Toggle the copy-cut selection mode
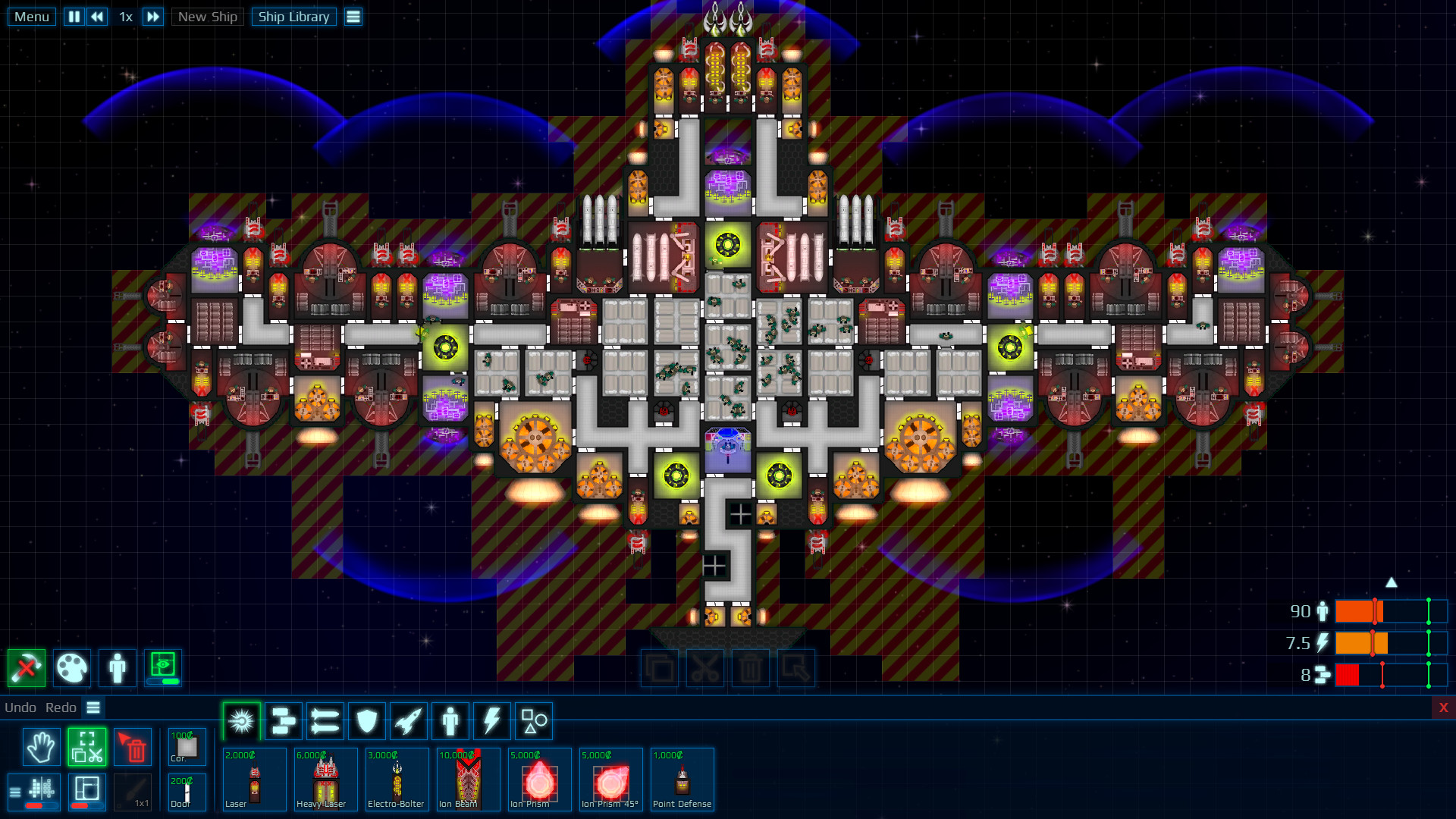Viewport: 1456px width, 819px height. [x=87, y=746]
